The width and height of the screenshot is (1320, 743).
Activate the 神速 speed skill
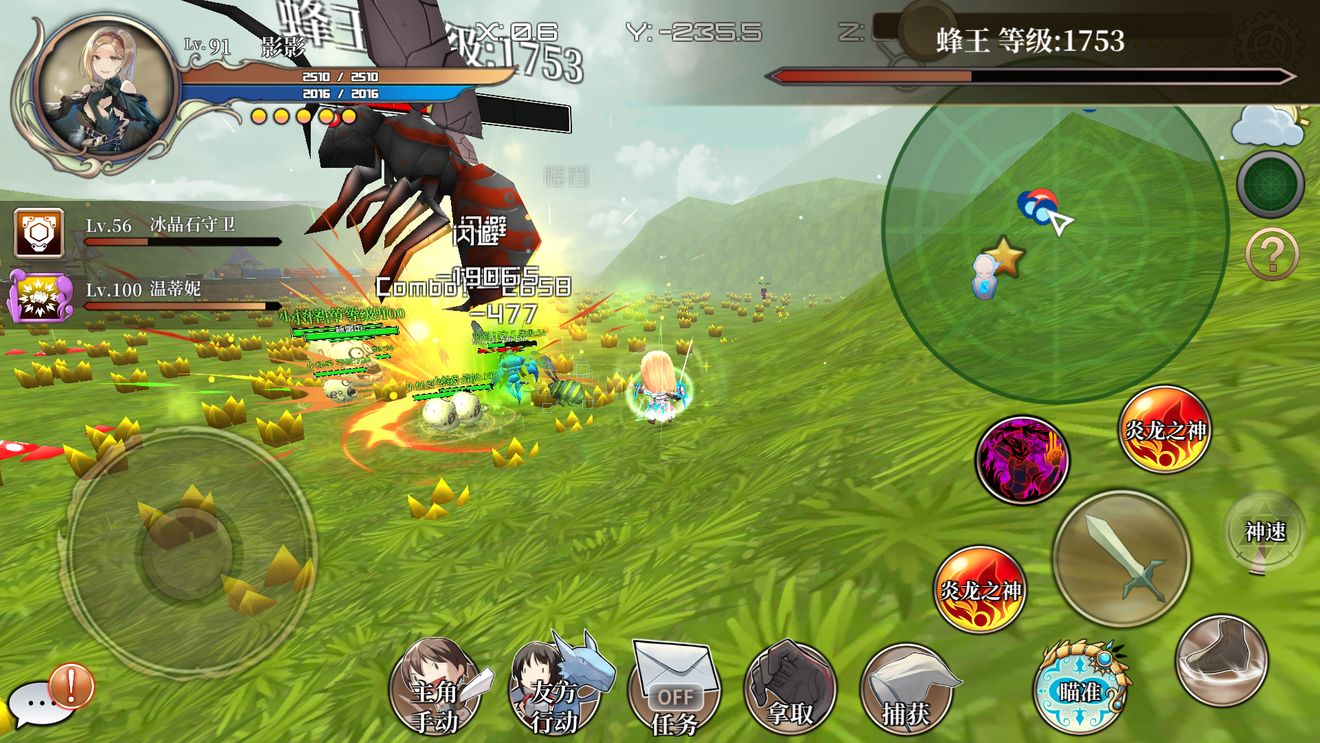pos(1264,532)
